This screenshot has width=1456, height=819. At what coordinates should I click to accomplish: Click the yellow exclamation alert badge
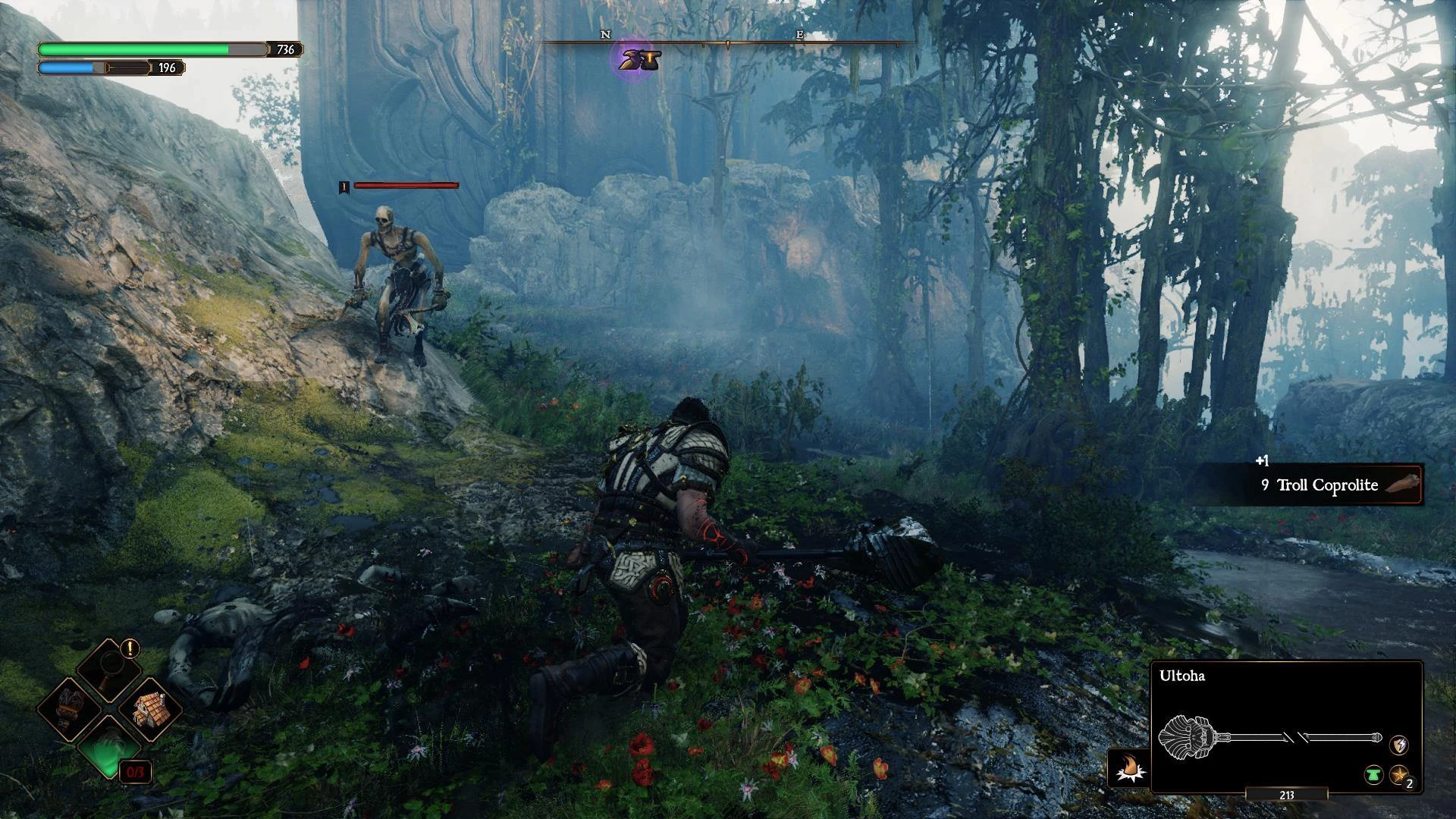click(130, 648)
